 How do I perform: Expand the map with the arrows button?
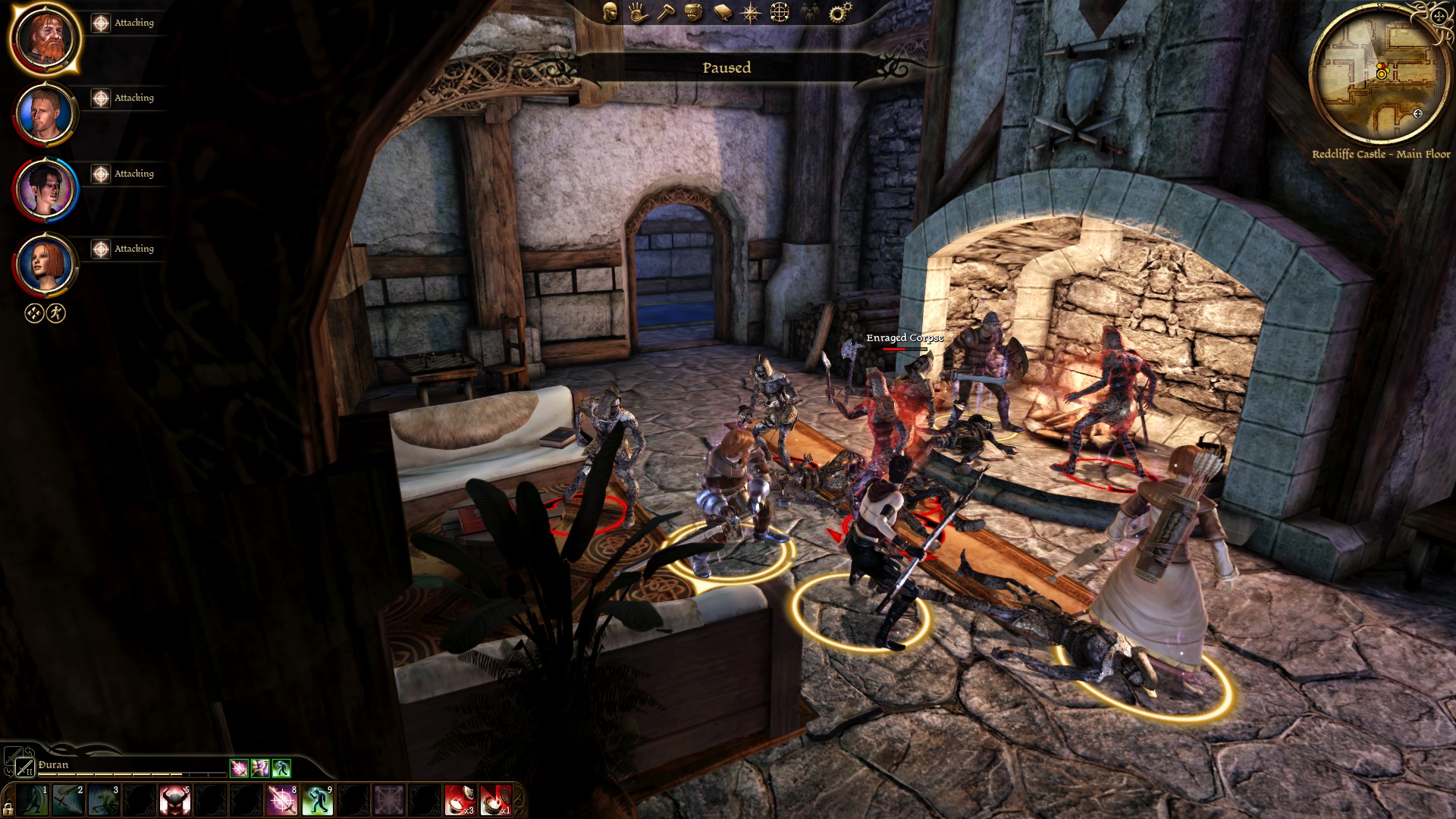pyautogui.click(x=1439, y=17)
